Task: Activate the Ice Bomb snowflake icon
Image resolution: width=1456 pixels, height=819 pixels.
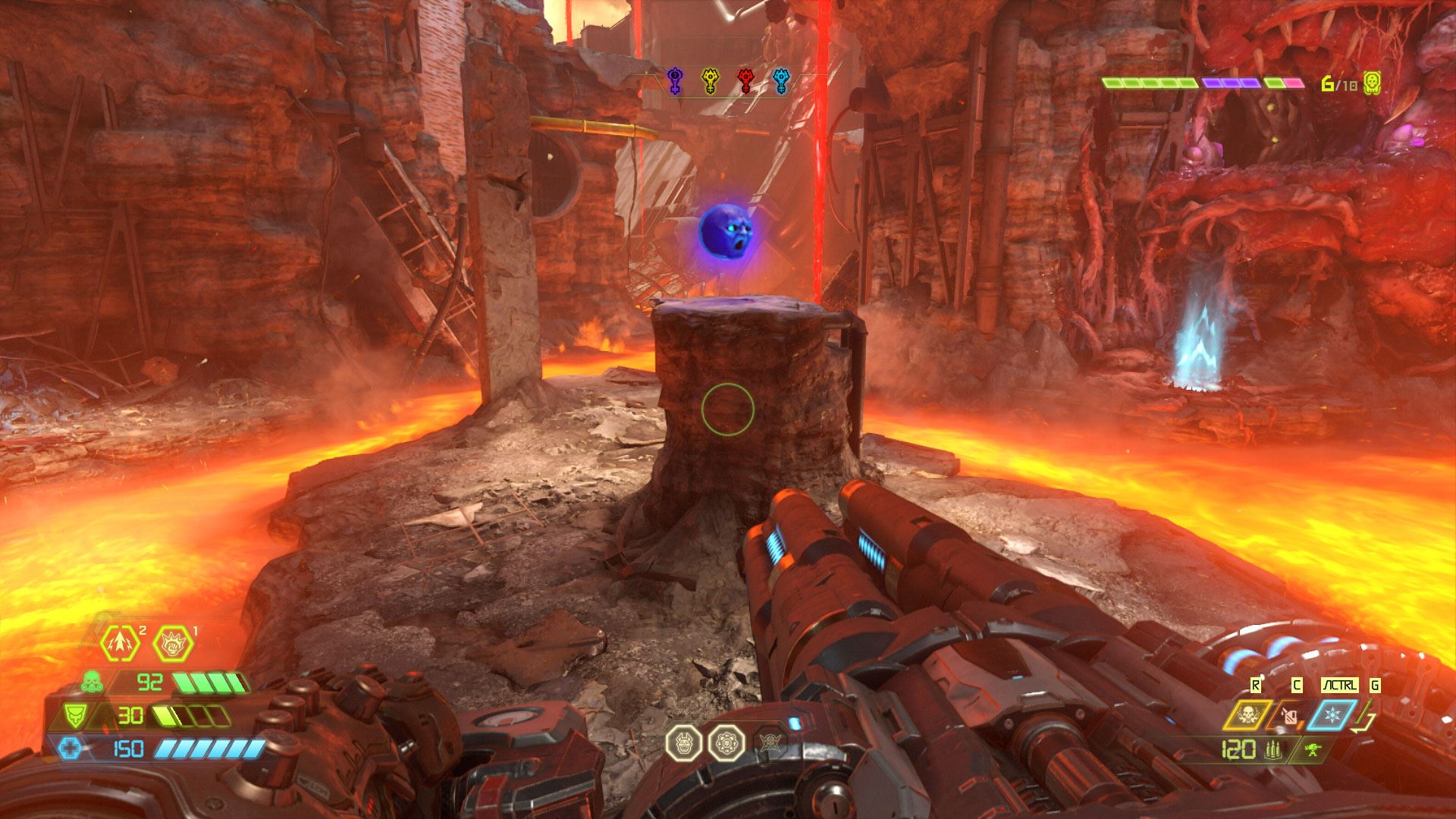Action: click(1331, 715)
